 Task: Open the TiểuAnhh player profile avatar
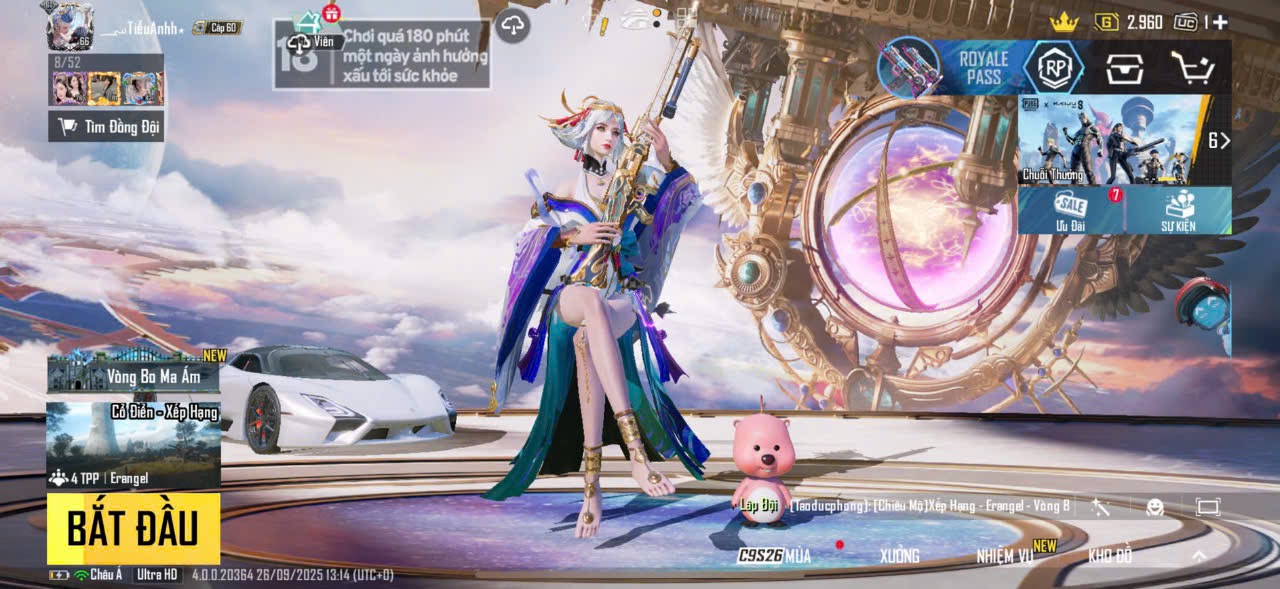(69, 27)
